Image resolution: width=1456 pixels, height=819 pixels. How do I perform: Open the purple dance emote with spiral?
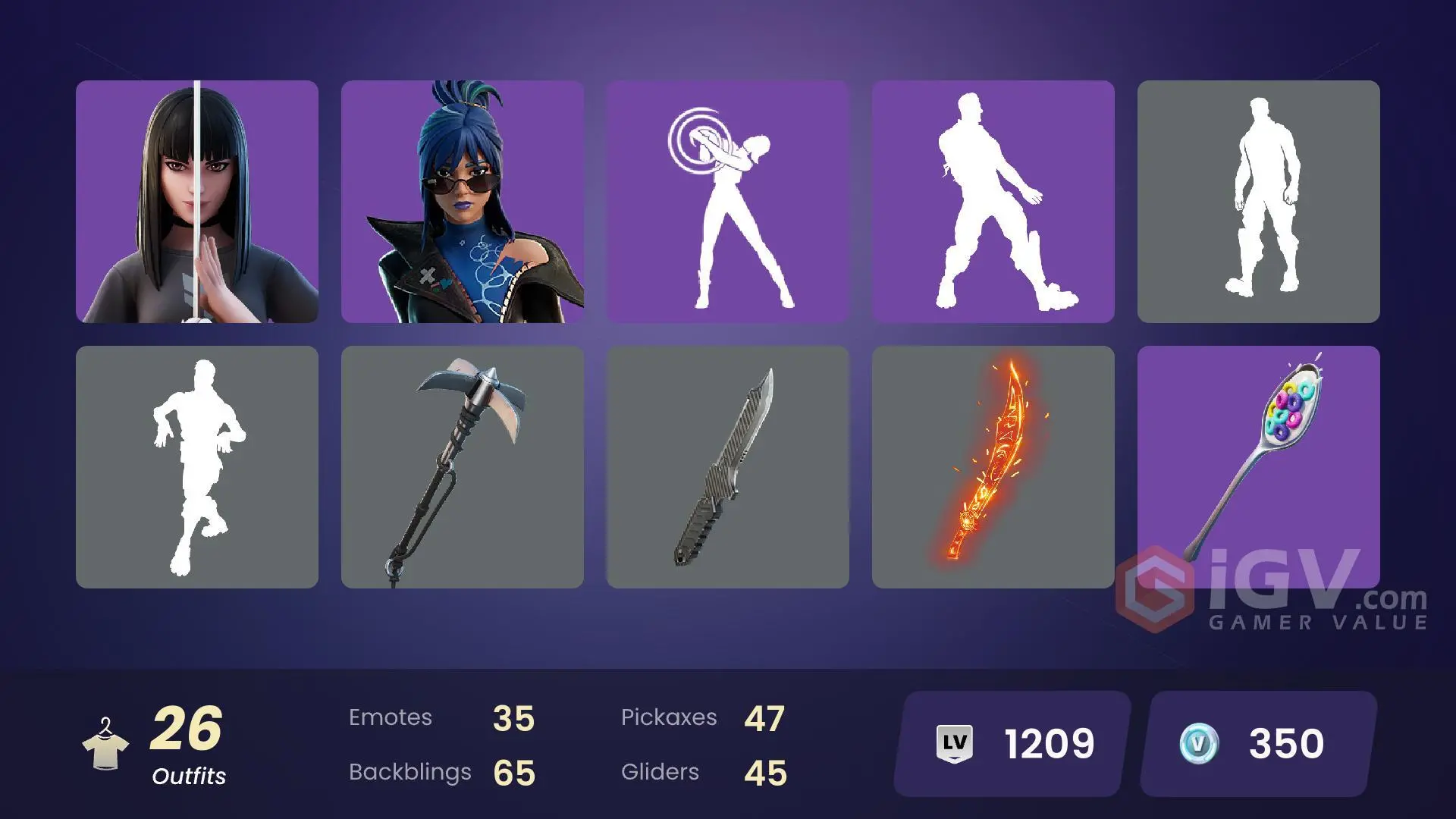[727, 202]
